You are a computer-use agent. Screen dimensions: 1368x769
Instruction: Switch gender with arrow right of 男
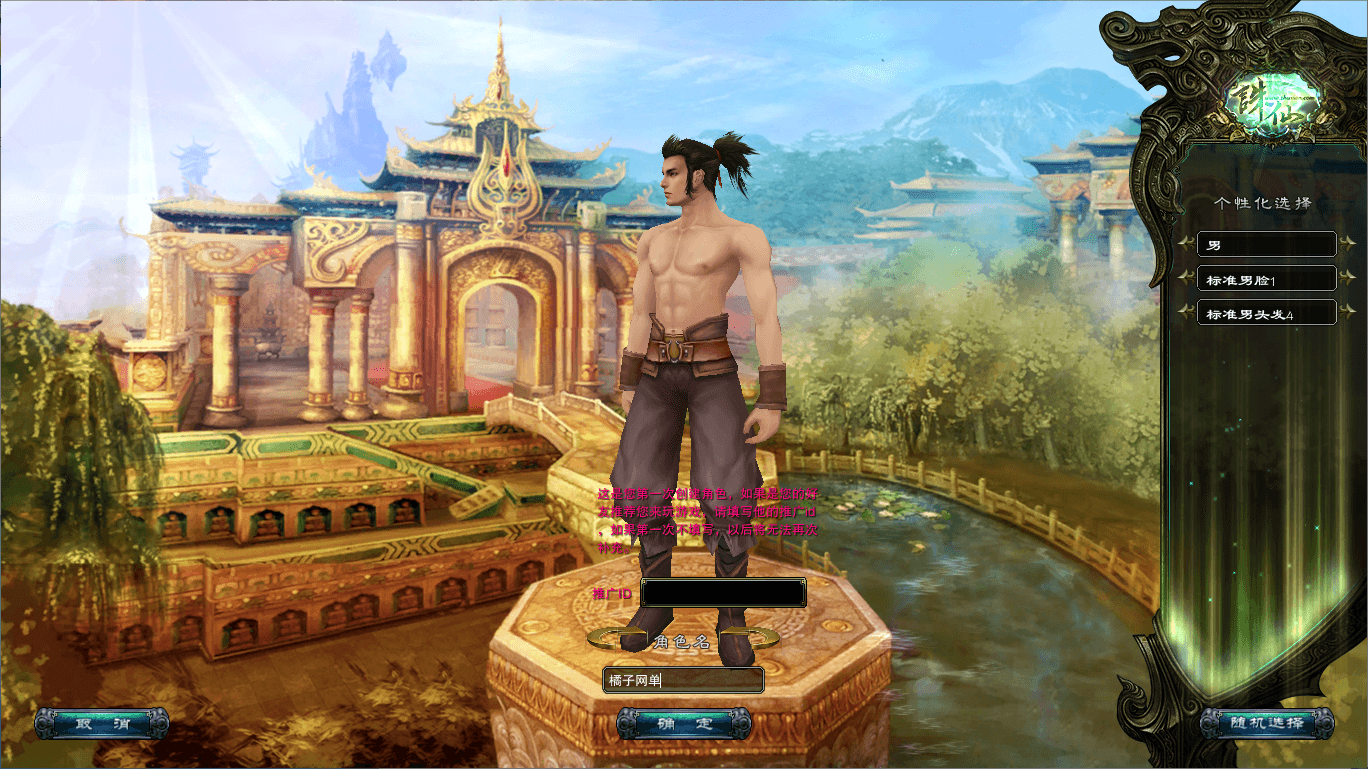point(1348,244)
